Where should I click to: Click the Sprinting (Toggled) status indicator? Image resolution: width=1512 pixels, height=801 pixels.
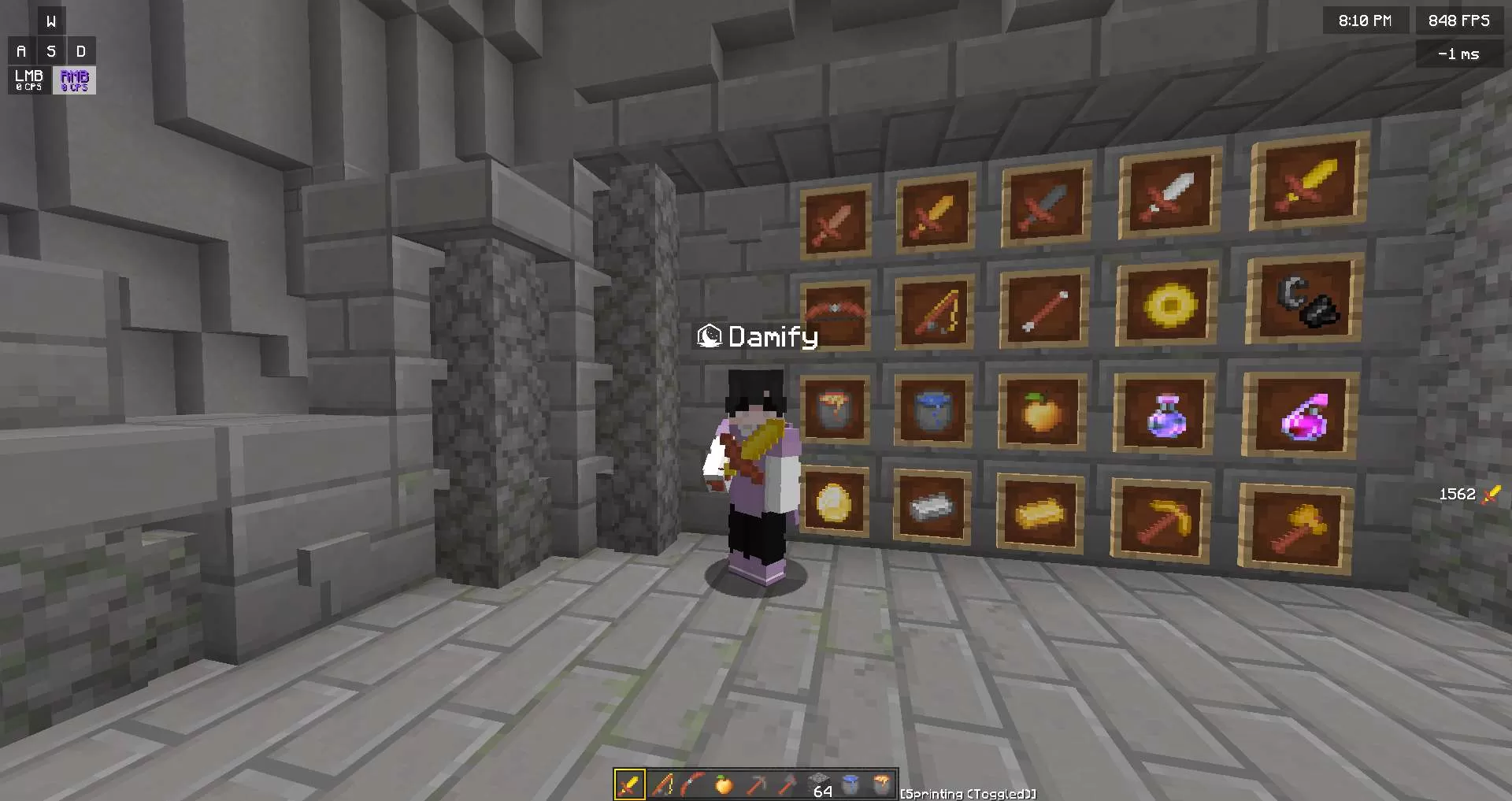click(967, 794)
